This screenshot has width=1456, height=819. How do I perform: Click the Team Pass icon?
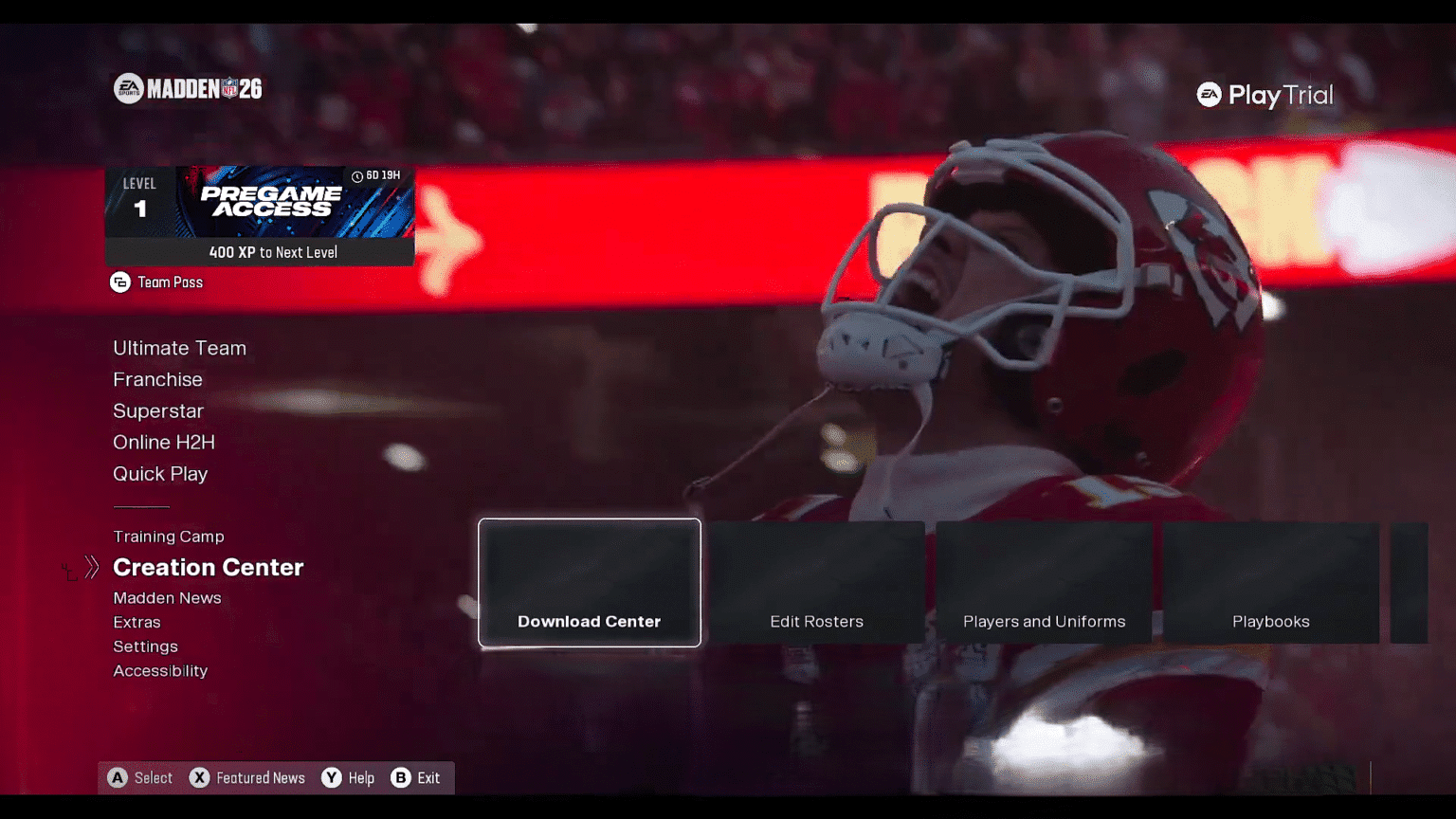(119, 282)
